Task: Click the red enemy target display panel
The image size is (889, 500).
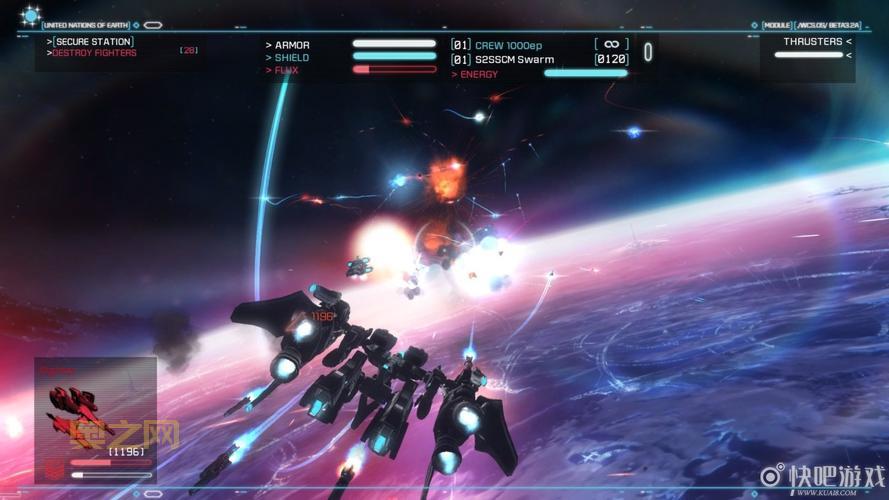Action: tap(95, 420)
